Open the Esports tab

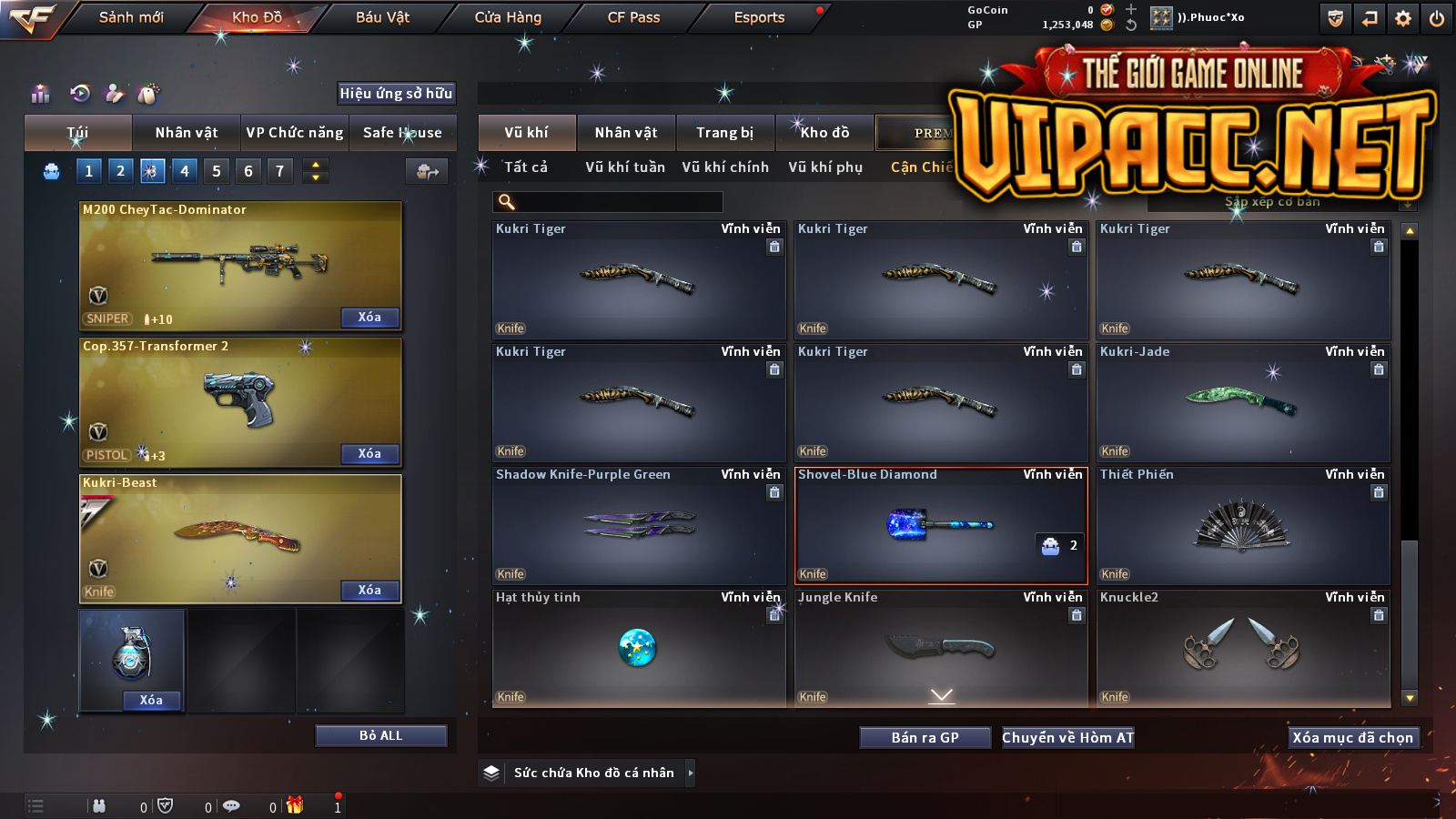click(x=759, y=17)
